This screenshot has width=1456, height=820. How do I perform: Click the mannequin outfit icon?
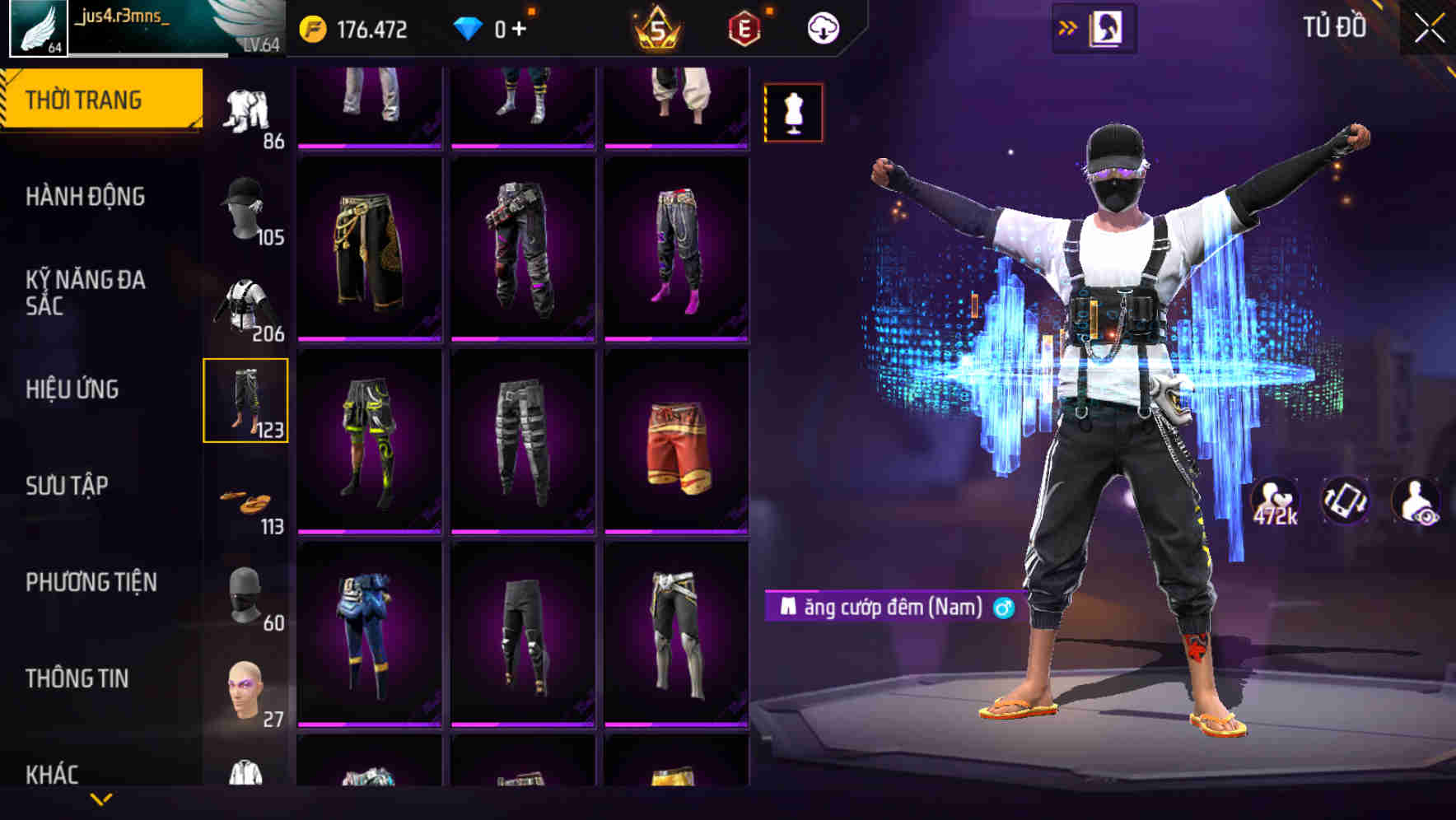(x=793, y=111)
